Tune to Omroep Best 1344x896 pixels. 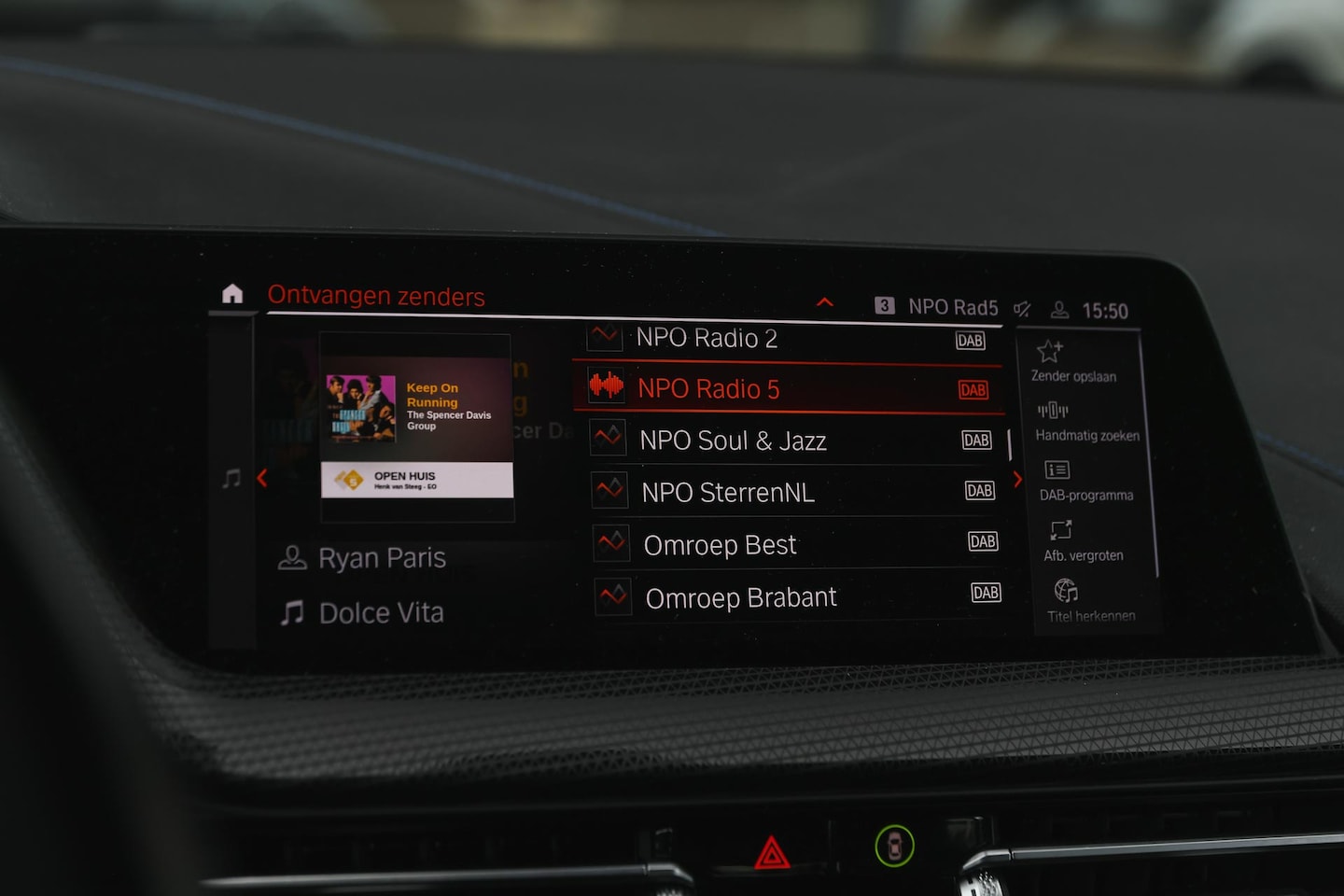tap(720, 544)
